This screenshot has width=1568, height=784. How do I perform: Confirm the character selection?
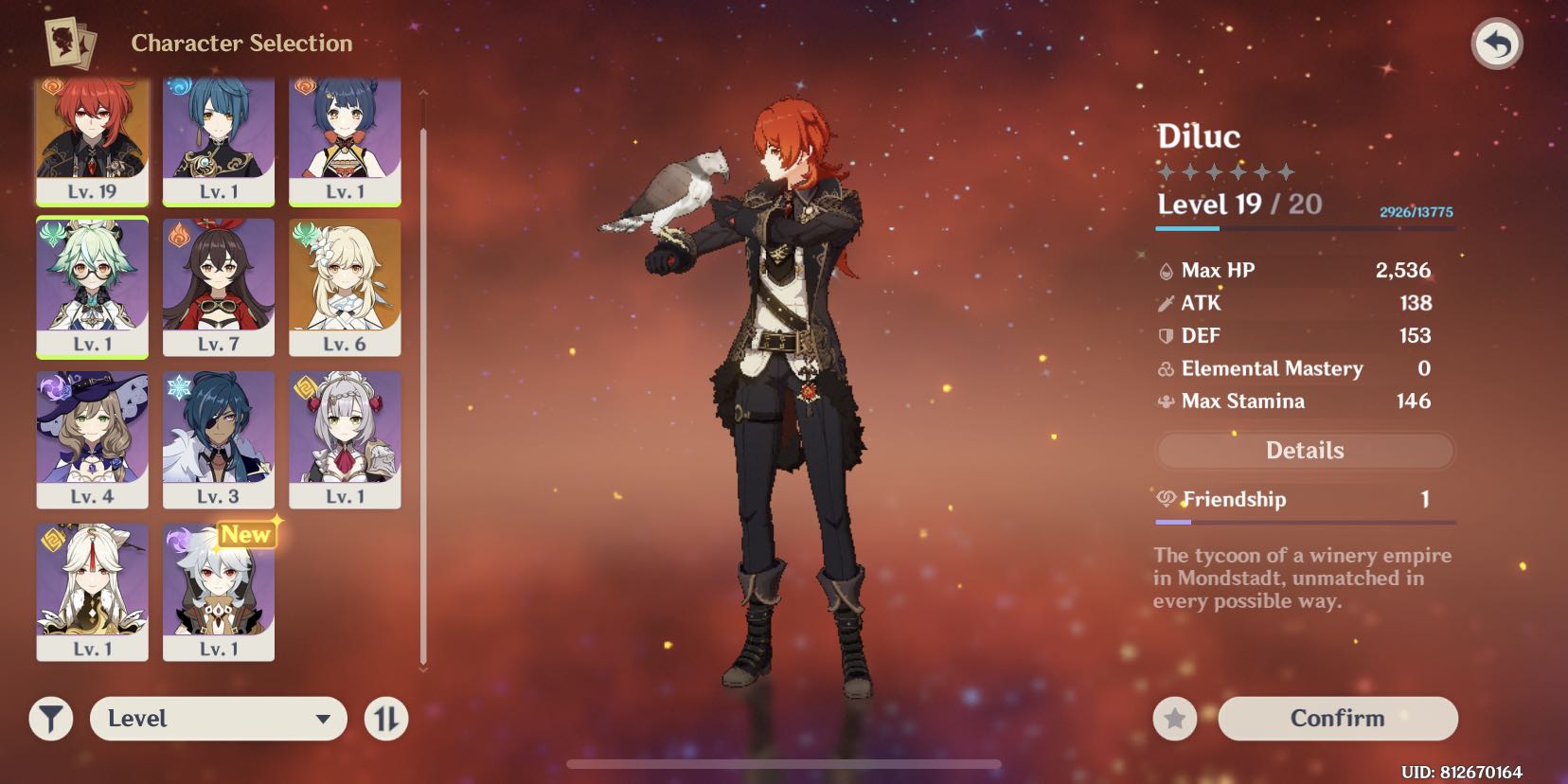(1337, 719)
